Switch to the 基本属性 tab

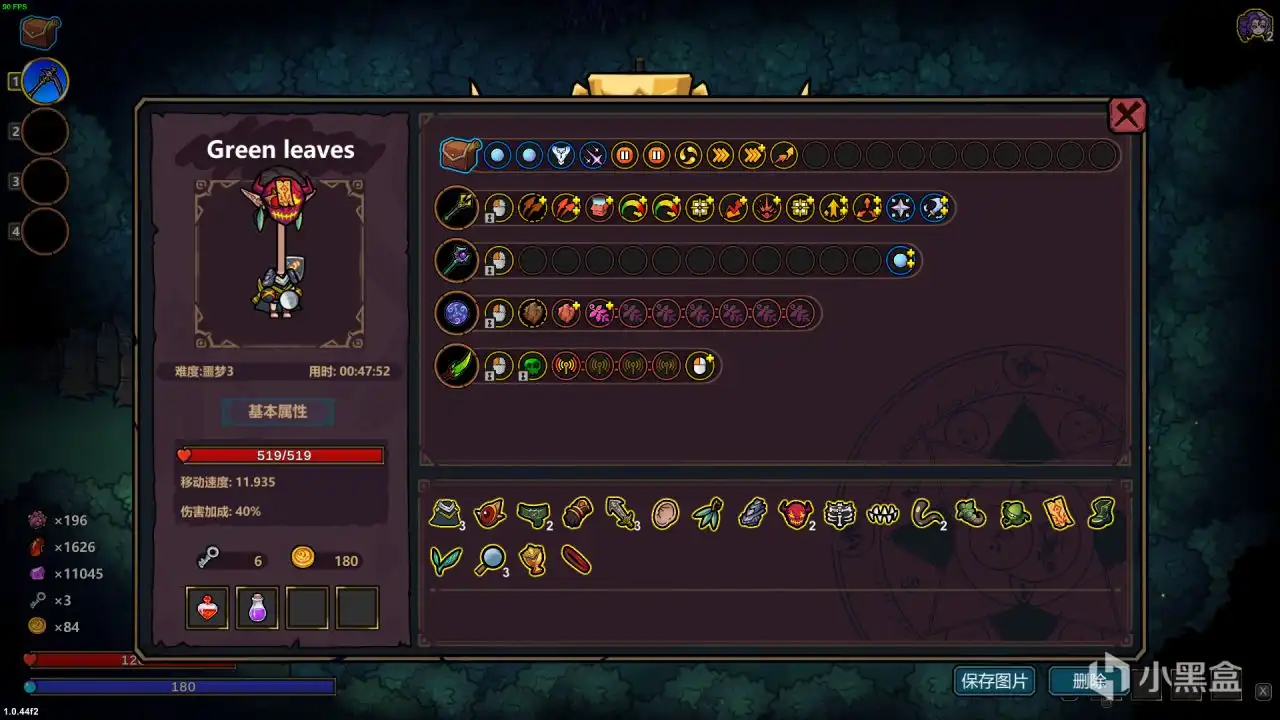coord(277,412)
